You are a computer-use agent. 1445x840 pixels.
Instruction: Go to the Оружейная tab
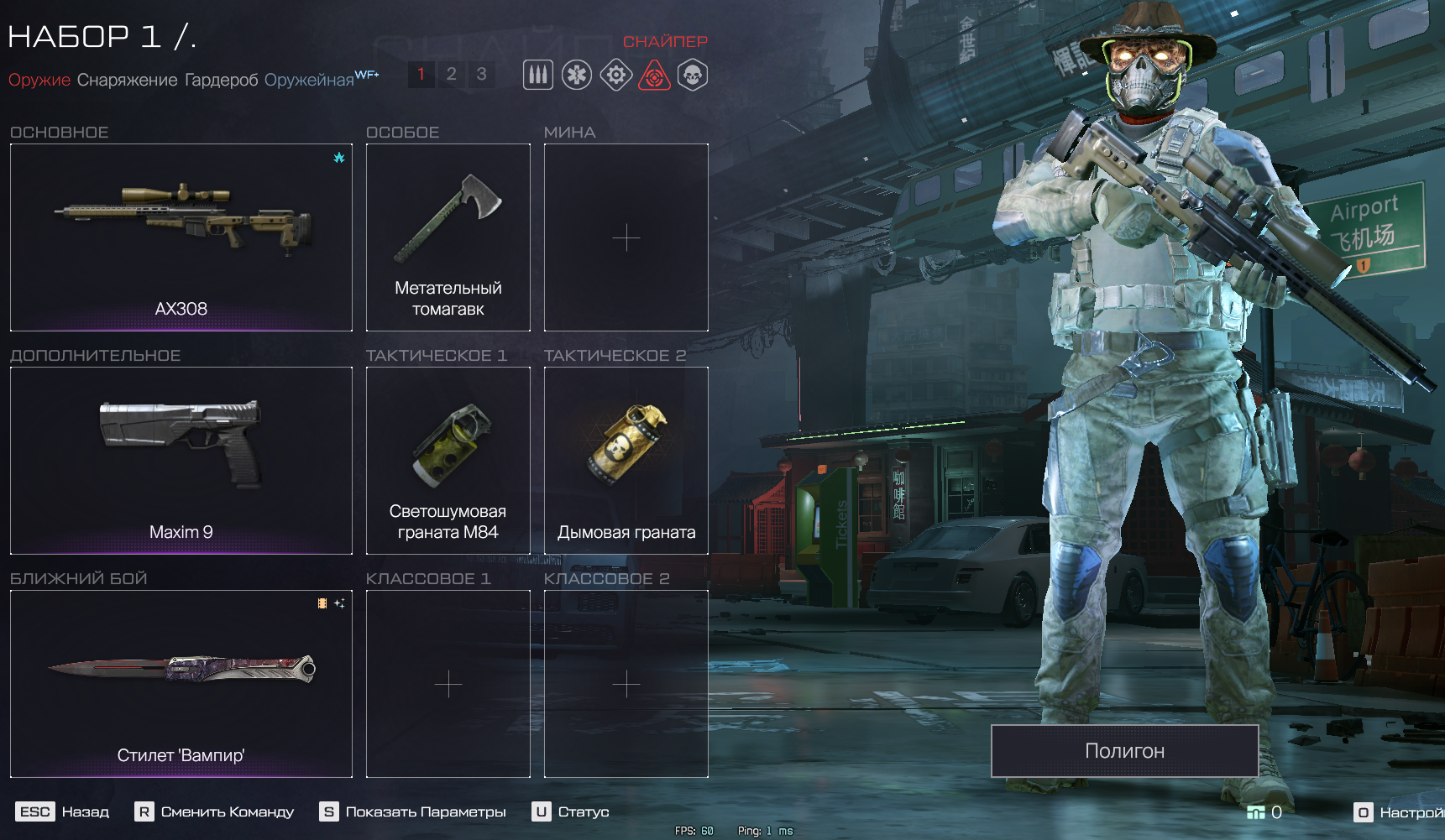[x=309, y=80]
